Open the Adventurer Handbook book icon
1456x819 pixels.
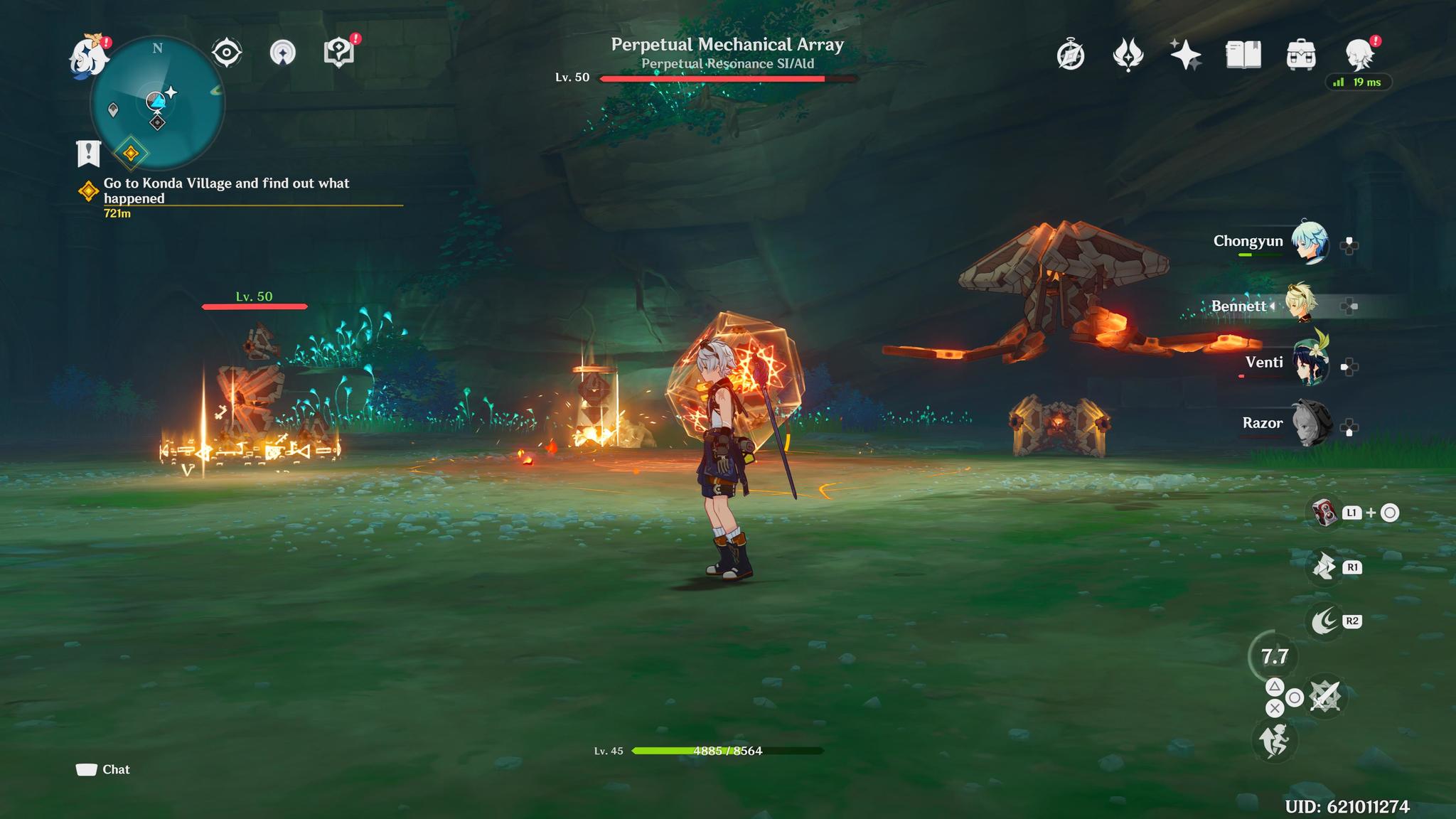[1243, 55]
